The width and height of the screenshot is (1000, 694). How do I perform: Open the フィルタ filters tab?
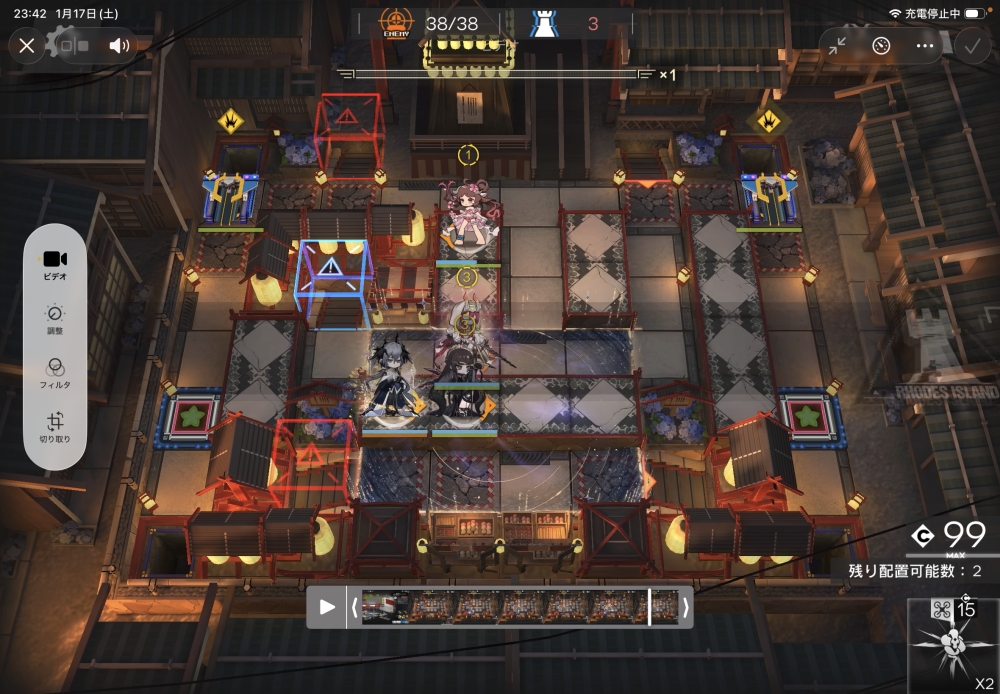[55, 374]
